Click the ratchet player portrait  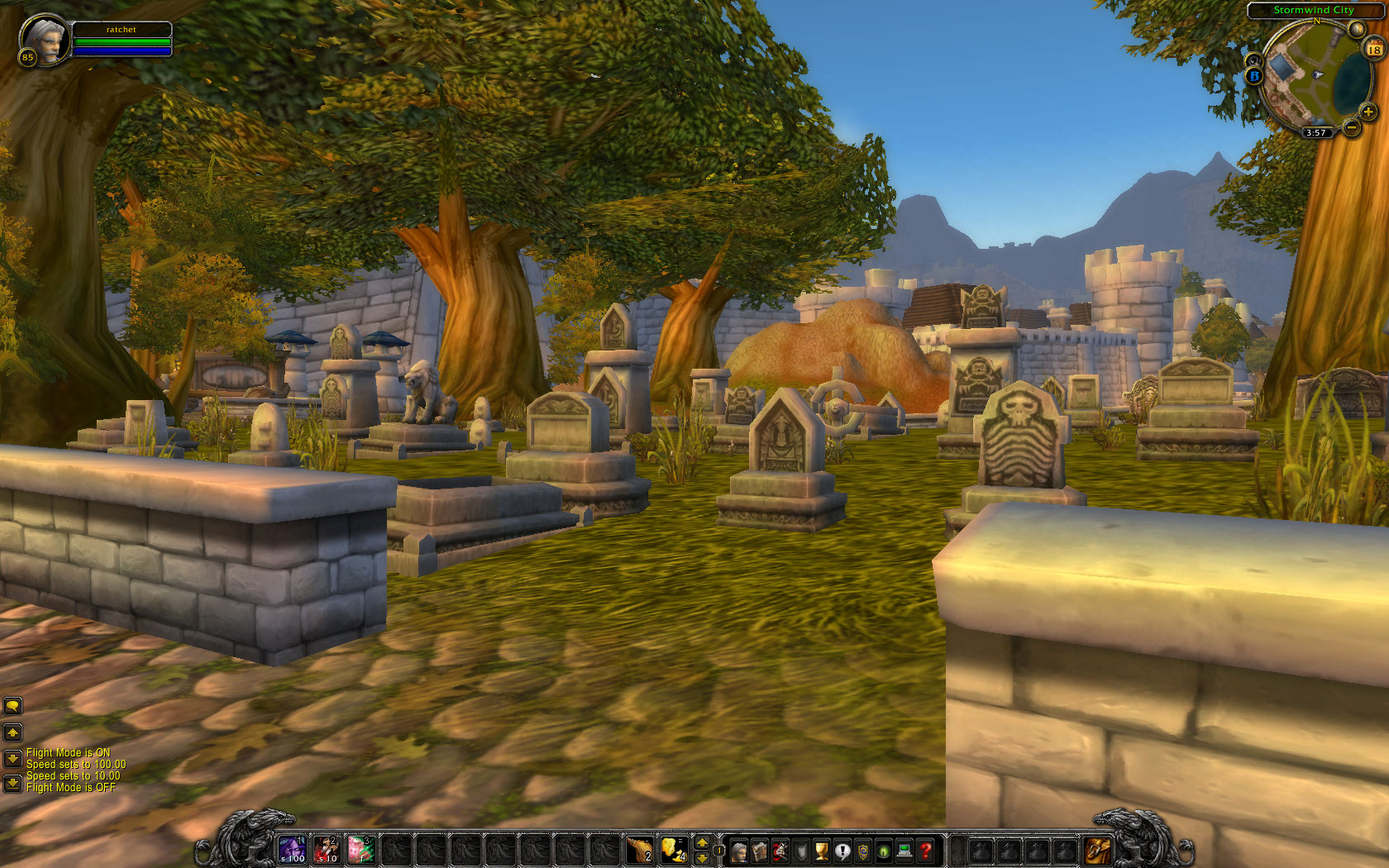(x=41, y=37)
